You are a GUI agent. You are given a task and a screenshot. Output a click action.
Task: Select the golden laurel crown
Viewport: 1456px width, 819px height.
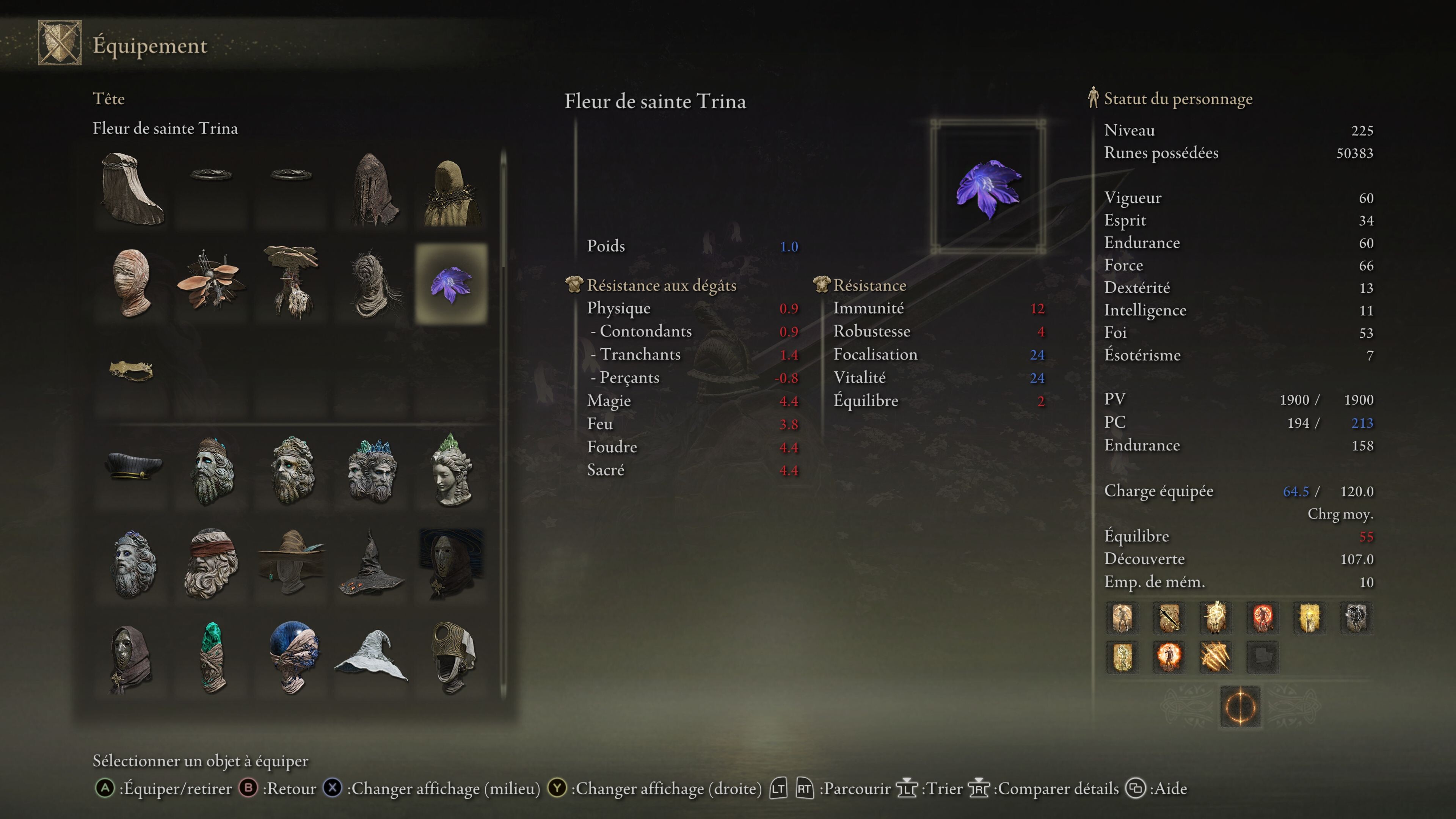131,371
